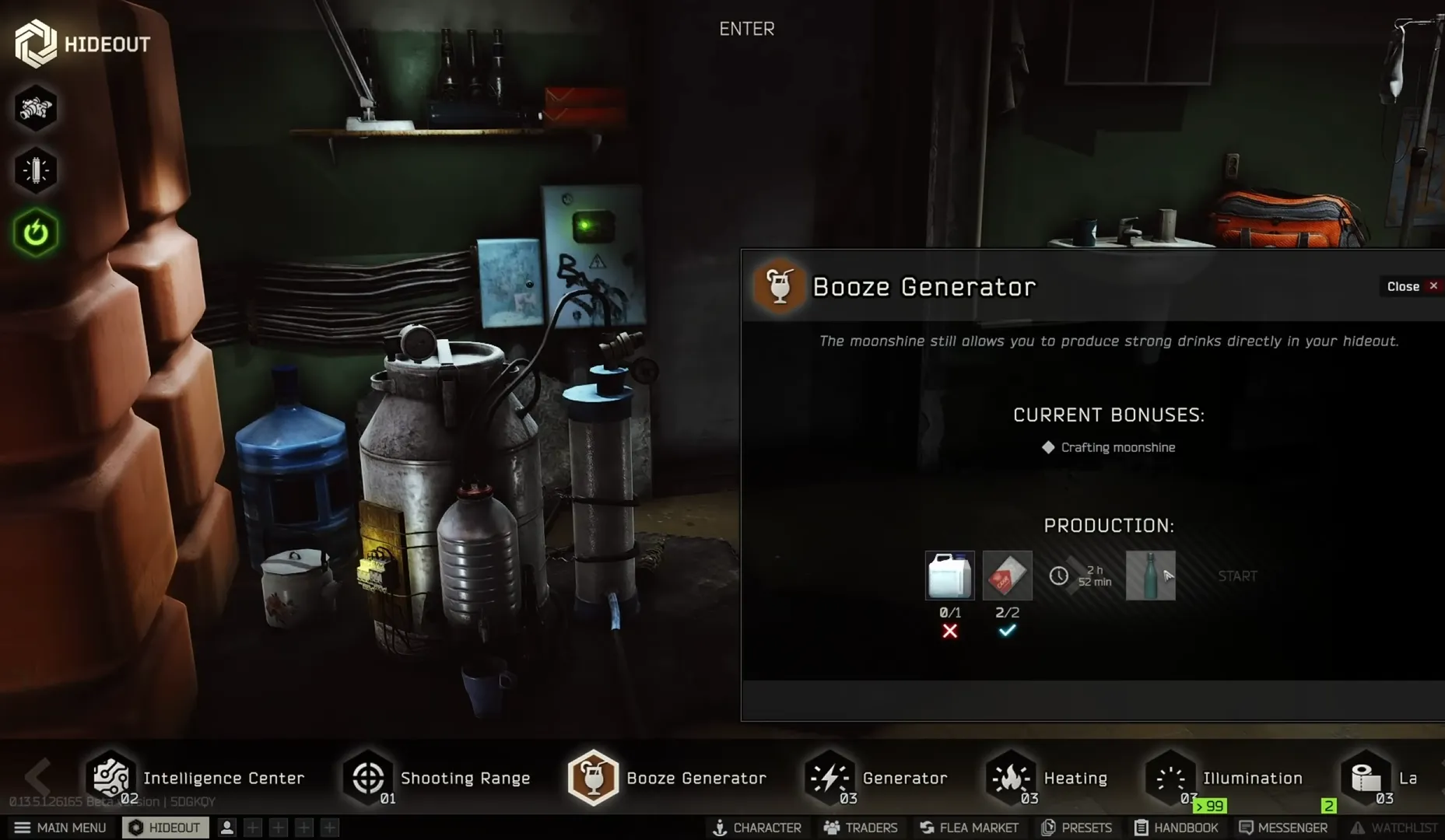Screen dimensions: 1445x840
Task: Open the Handbook from the taskbar
Action: tap(1177, 827)
